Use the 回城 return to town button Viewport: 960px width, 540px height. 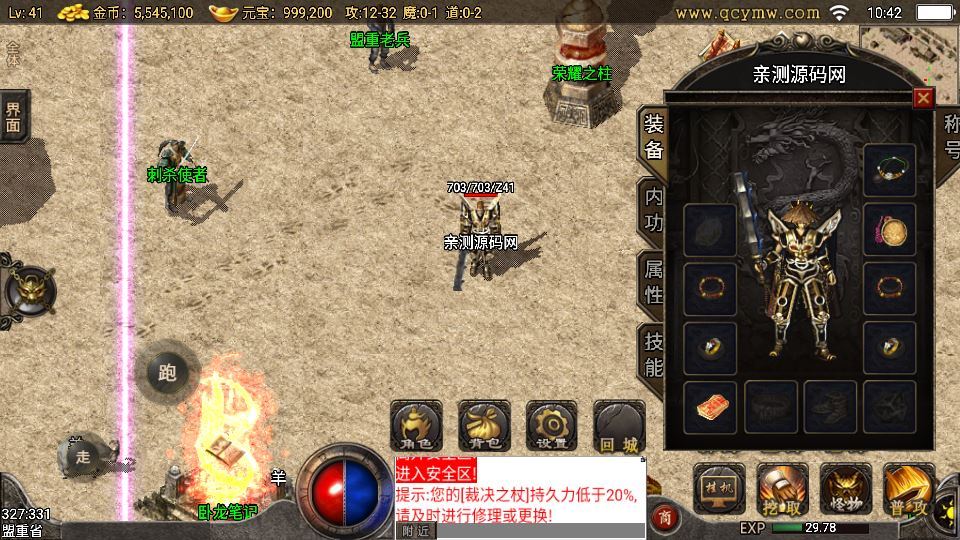coord(618,427)
